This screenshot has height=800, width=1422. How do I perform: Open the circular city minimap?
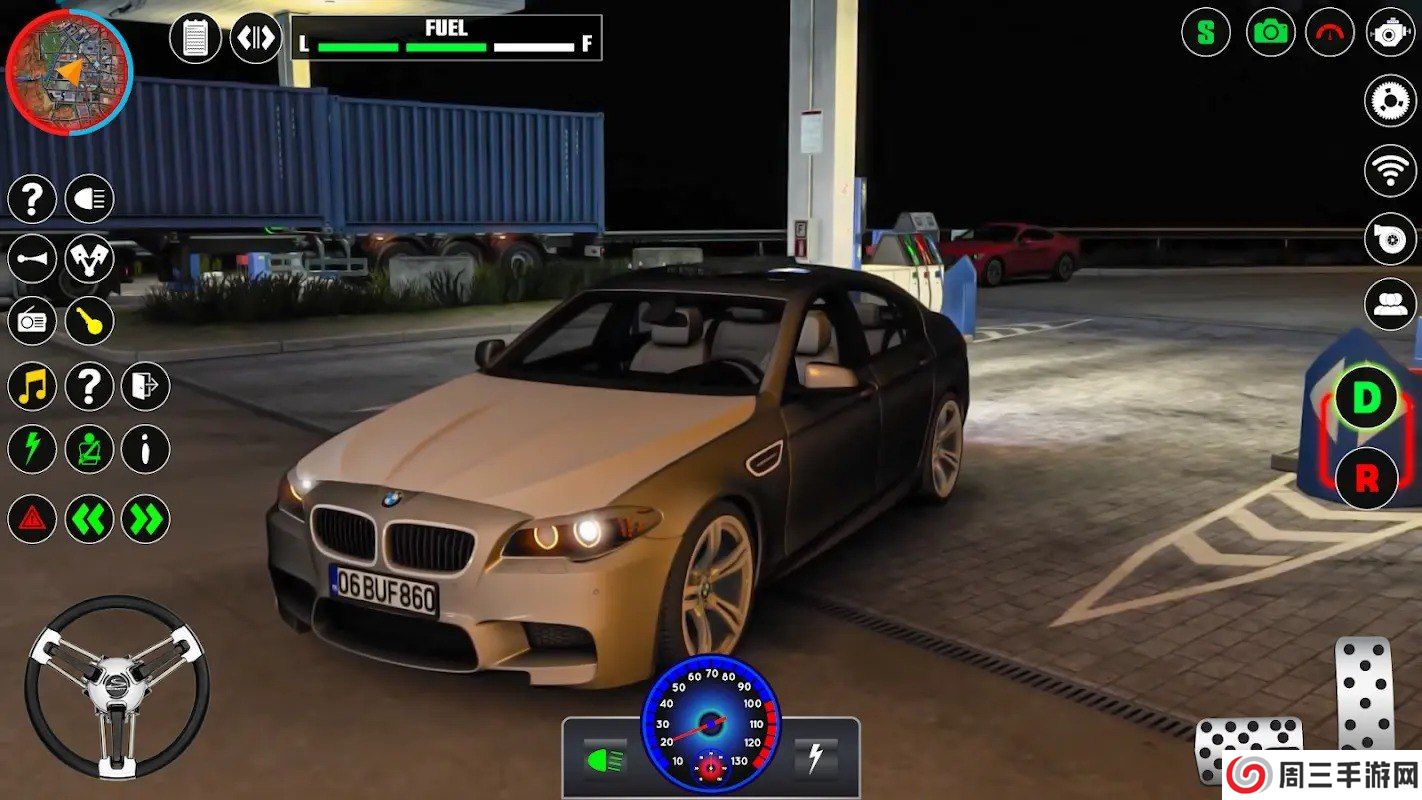coord(69,71)
